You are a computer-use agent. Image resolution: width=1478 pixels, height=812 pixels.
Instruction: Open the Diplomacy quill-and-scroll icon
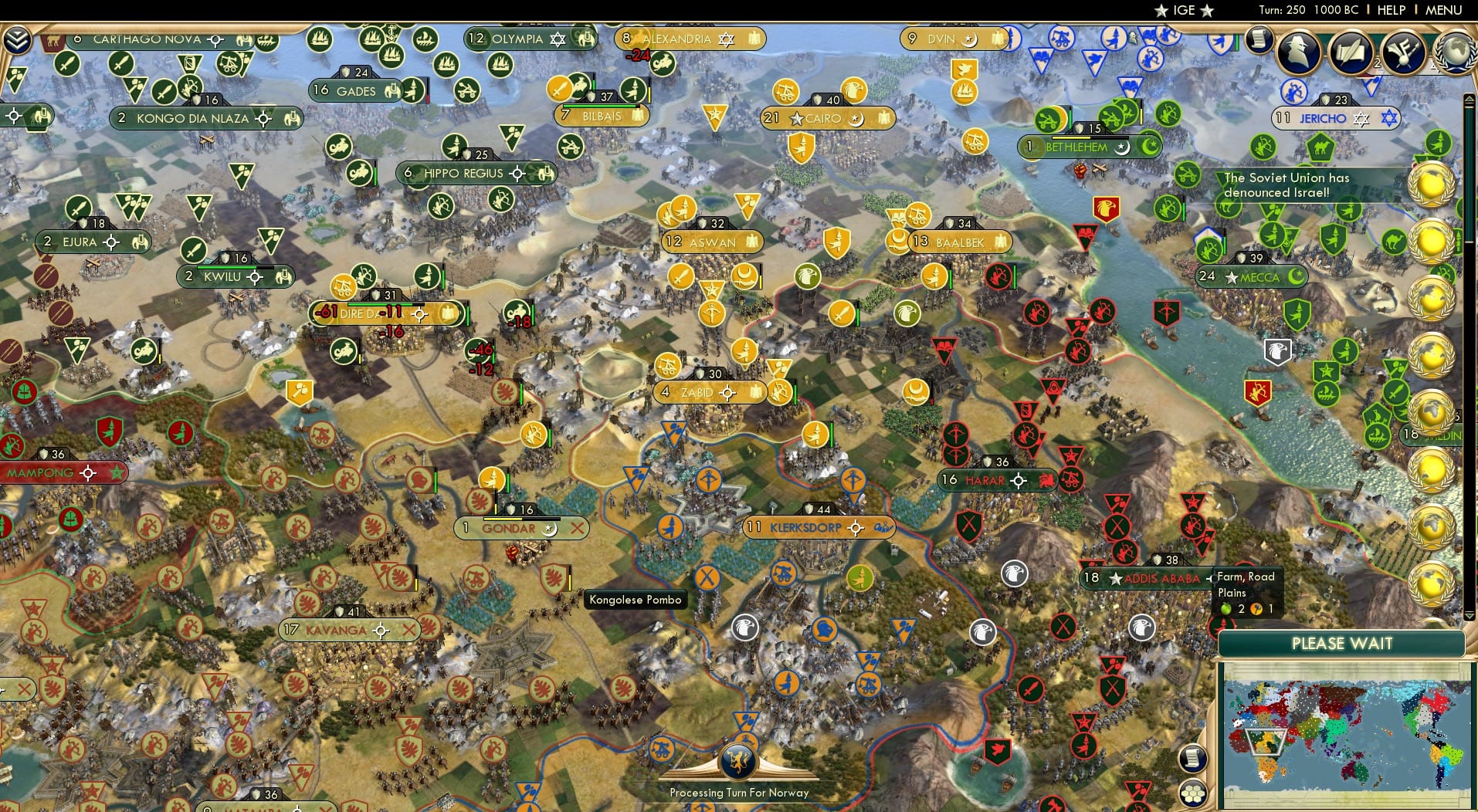point(1351,51)
